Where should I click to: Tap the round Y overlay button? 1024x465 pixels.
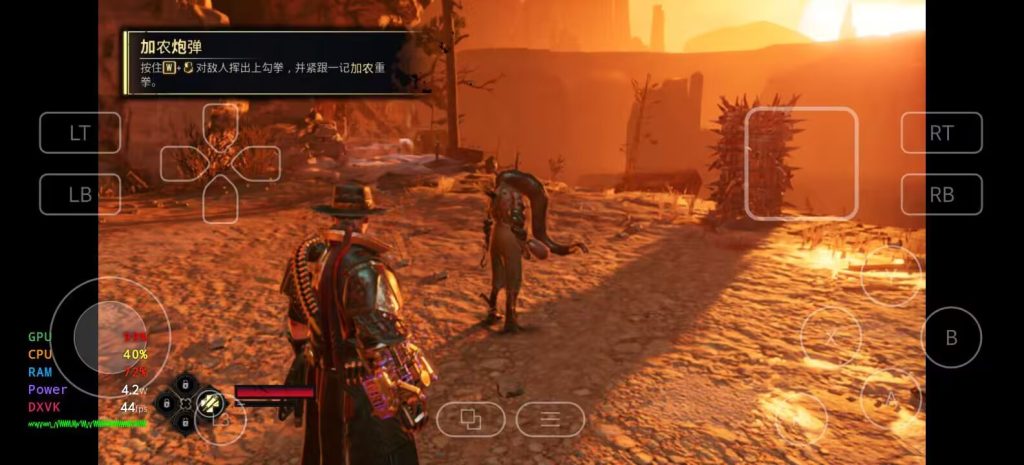tap(890, 276)
